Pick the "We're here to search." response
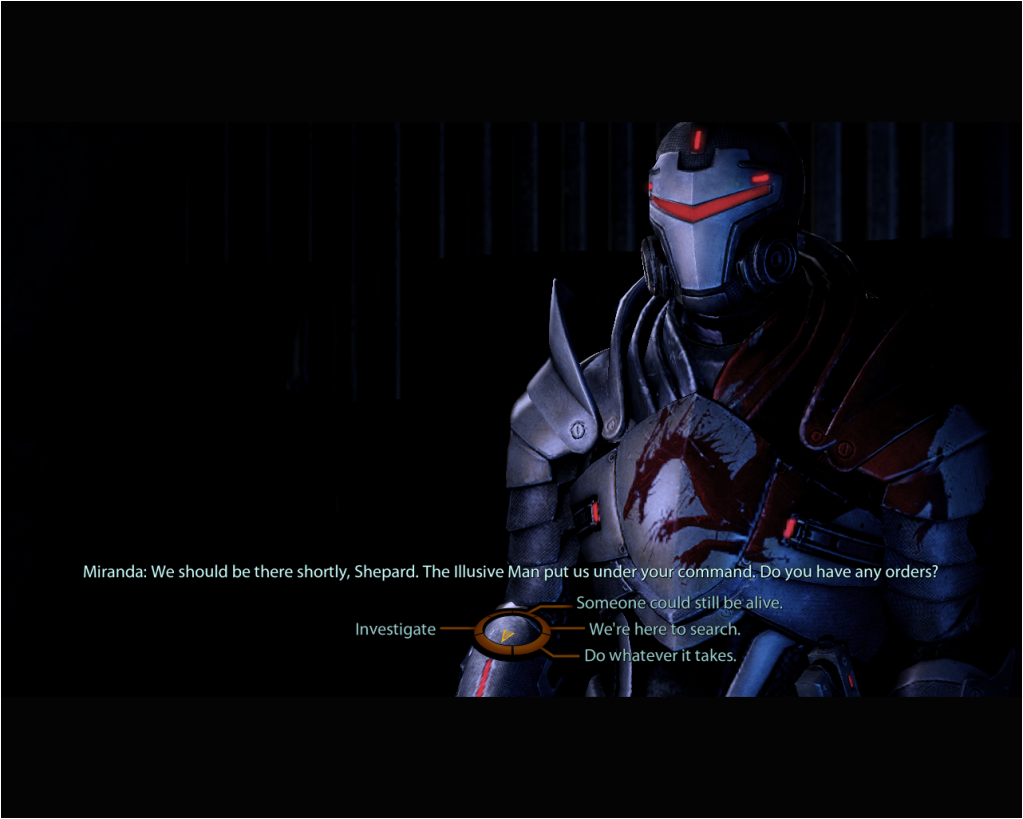The image size is (1023, 819). [664, 630]
